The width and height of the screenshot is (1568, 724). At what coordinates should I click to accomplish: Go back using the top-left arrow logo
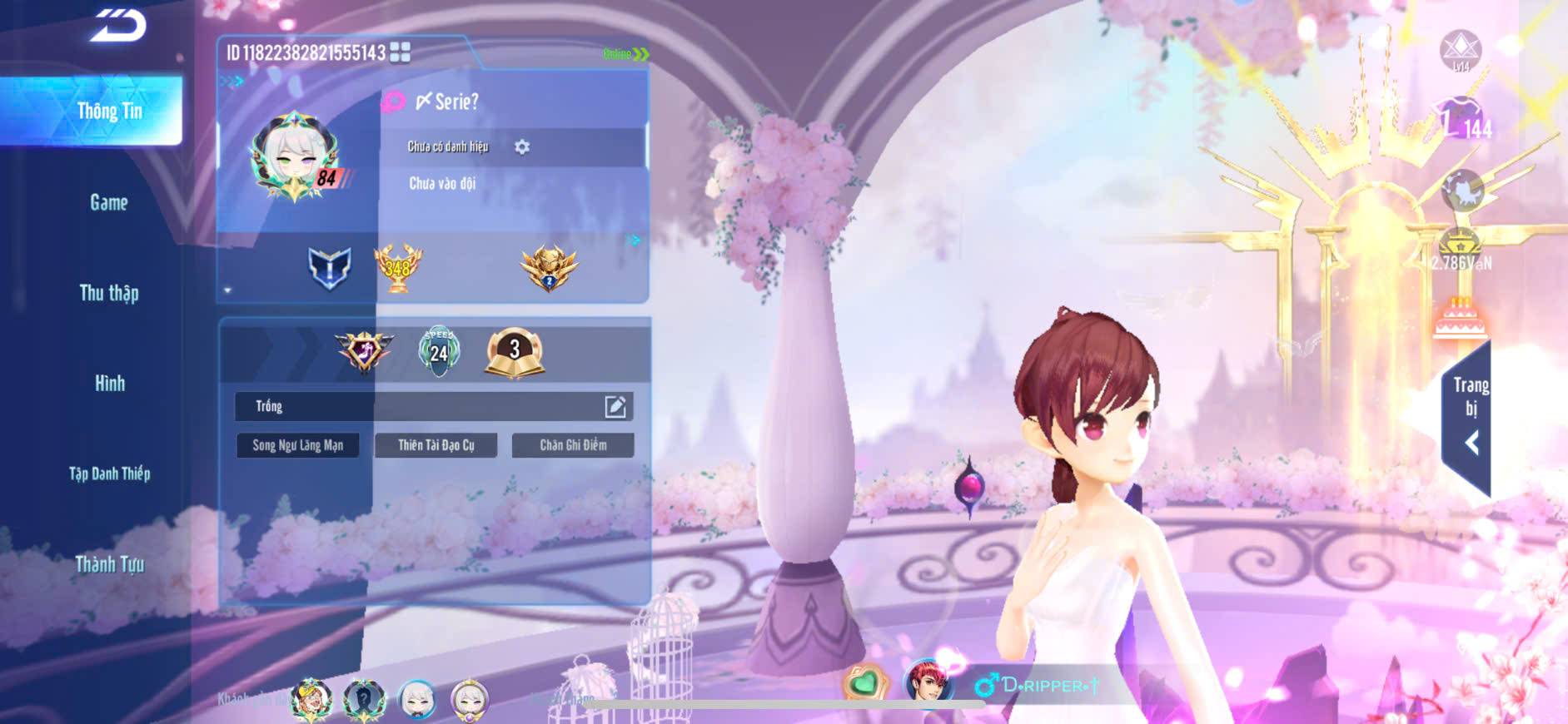click(x=118, y=26)
